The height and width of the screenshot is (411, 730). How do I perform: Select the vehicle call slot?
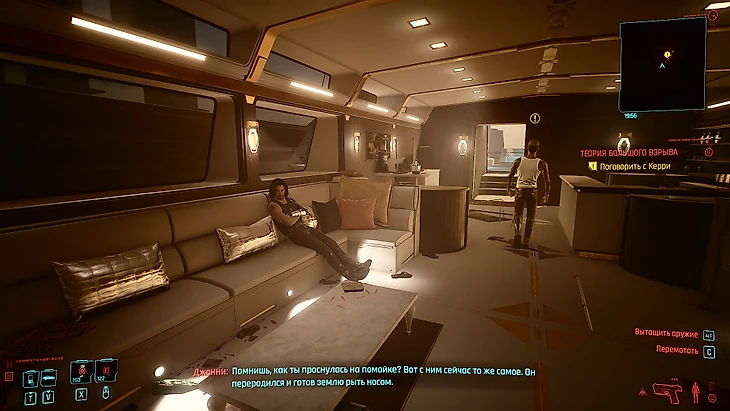(x=48, y=376)
